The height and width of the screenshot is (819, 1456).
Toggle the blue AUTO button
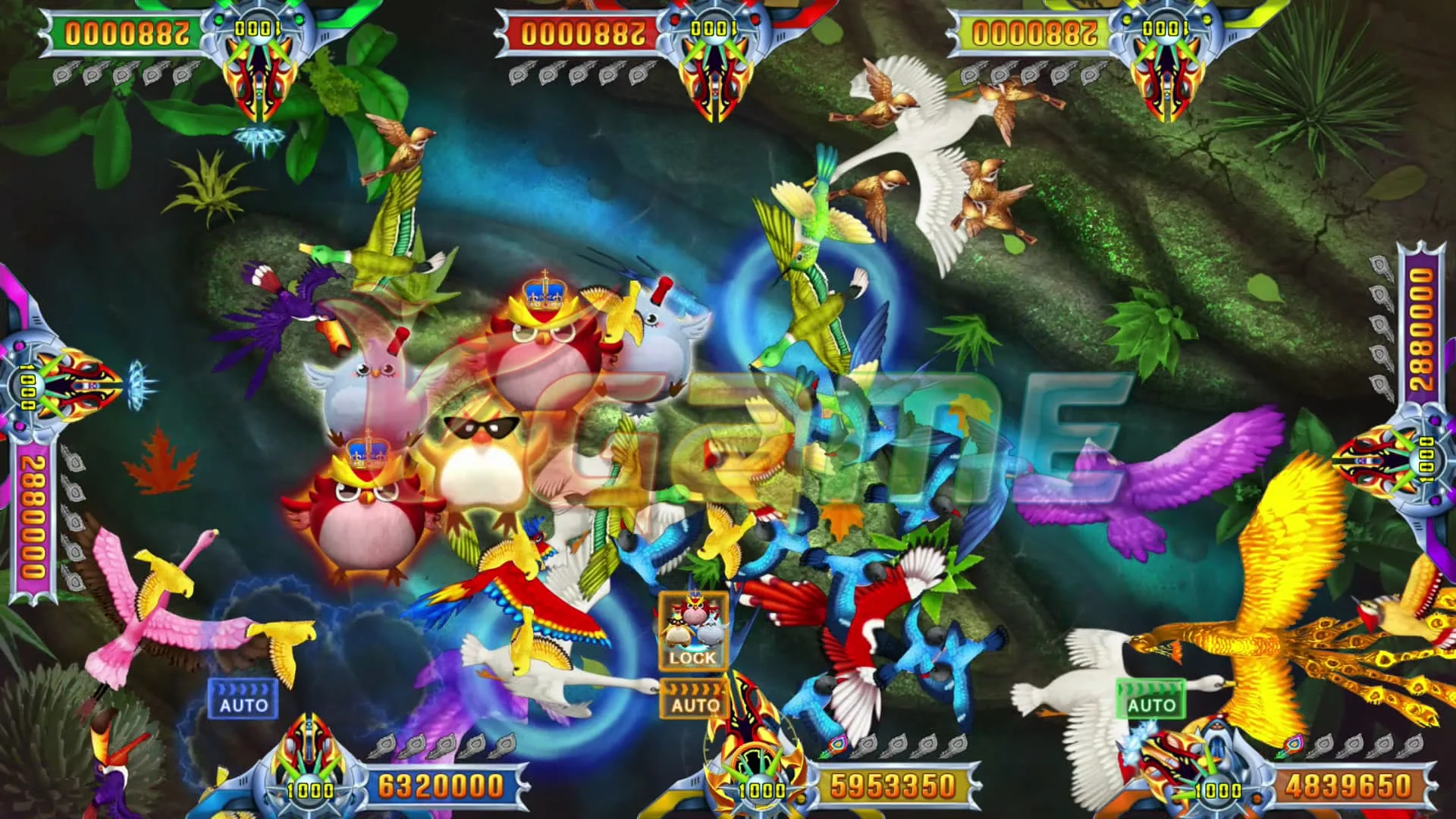(x=243, y=698)
